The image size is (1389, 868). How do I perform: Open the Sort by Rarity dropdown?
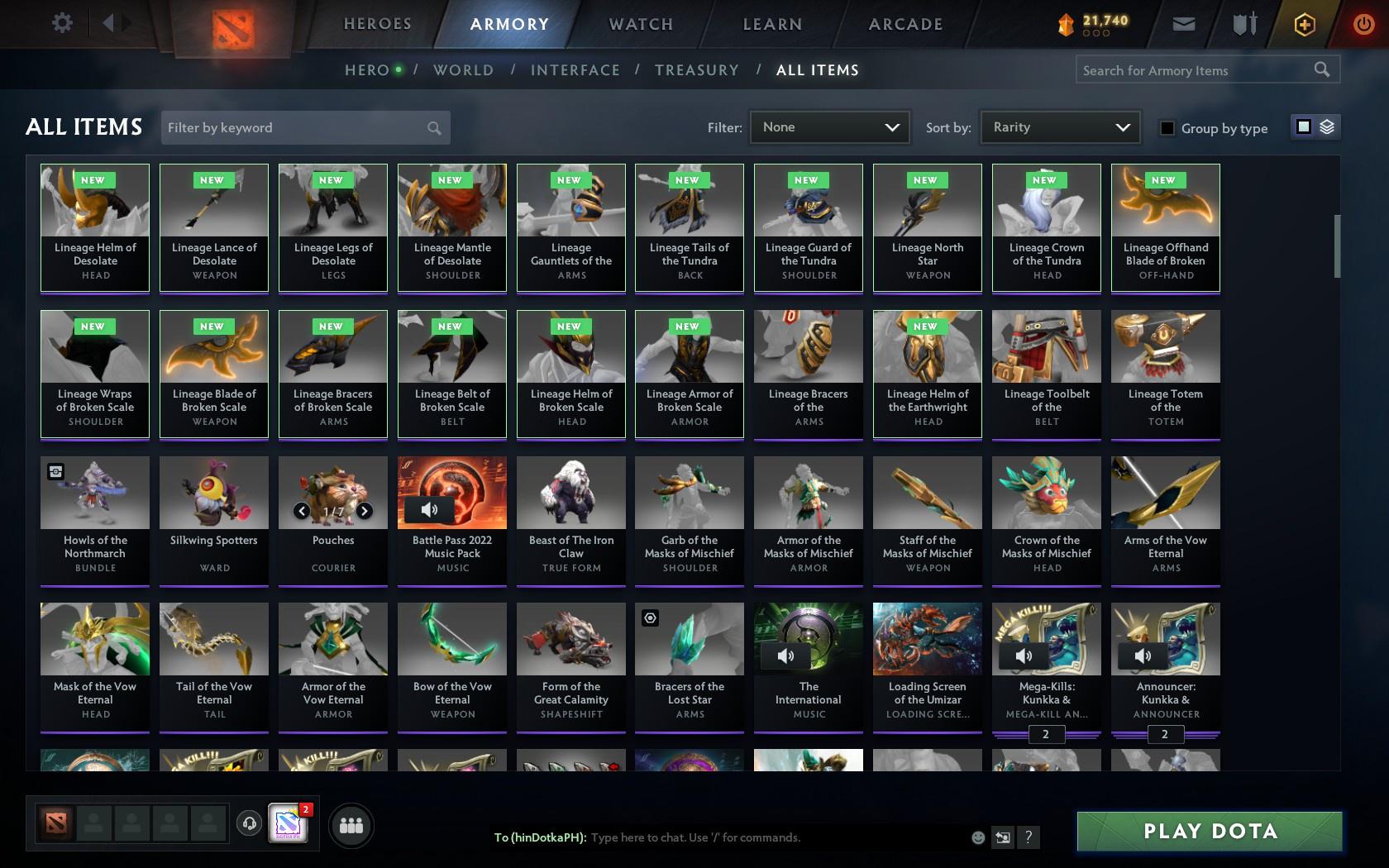pyautogui.click(x=1059, y=127)
